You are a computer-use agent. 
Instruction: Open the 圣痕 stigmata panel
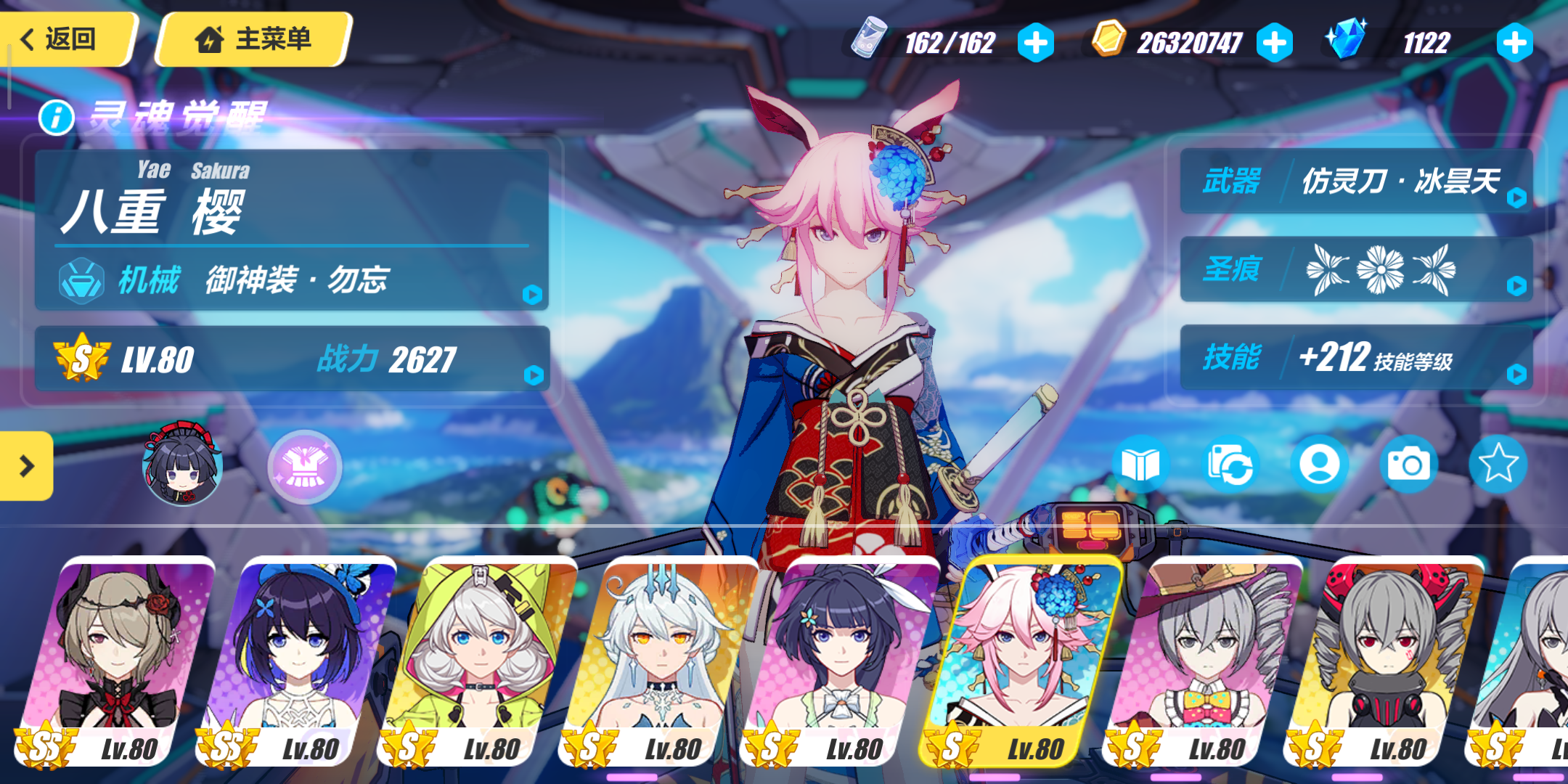tap(1356, 269)
